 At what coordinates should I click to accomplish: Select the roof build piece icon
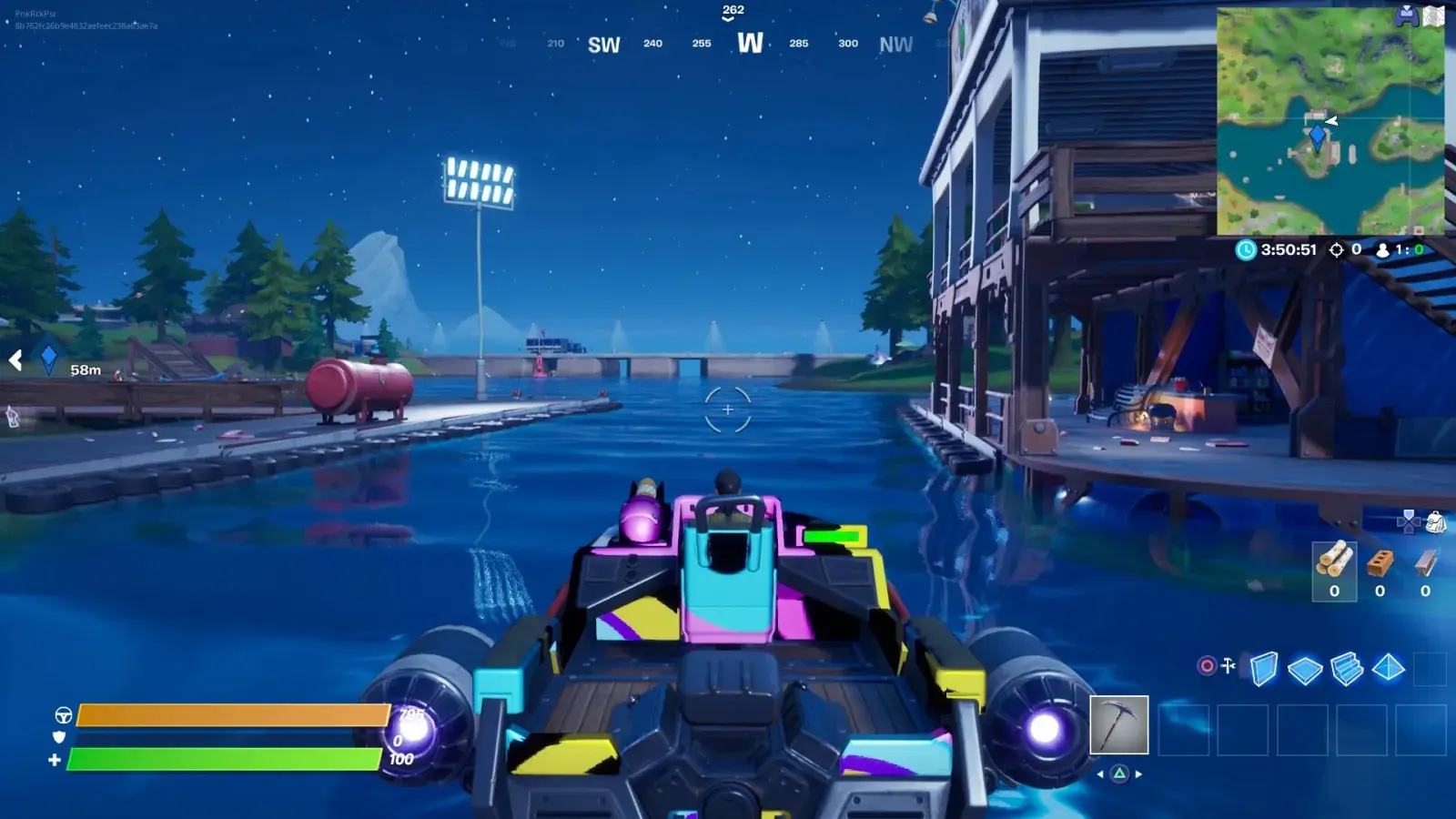tap(1387, 666)
